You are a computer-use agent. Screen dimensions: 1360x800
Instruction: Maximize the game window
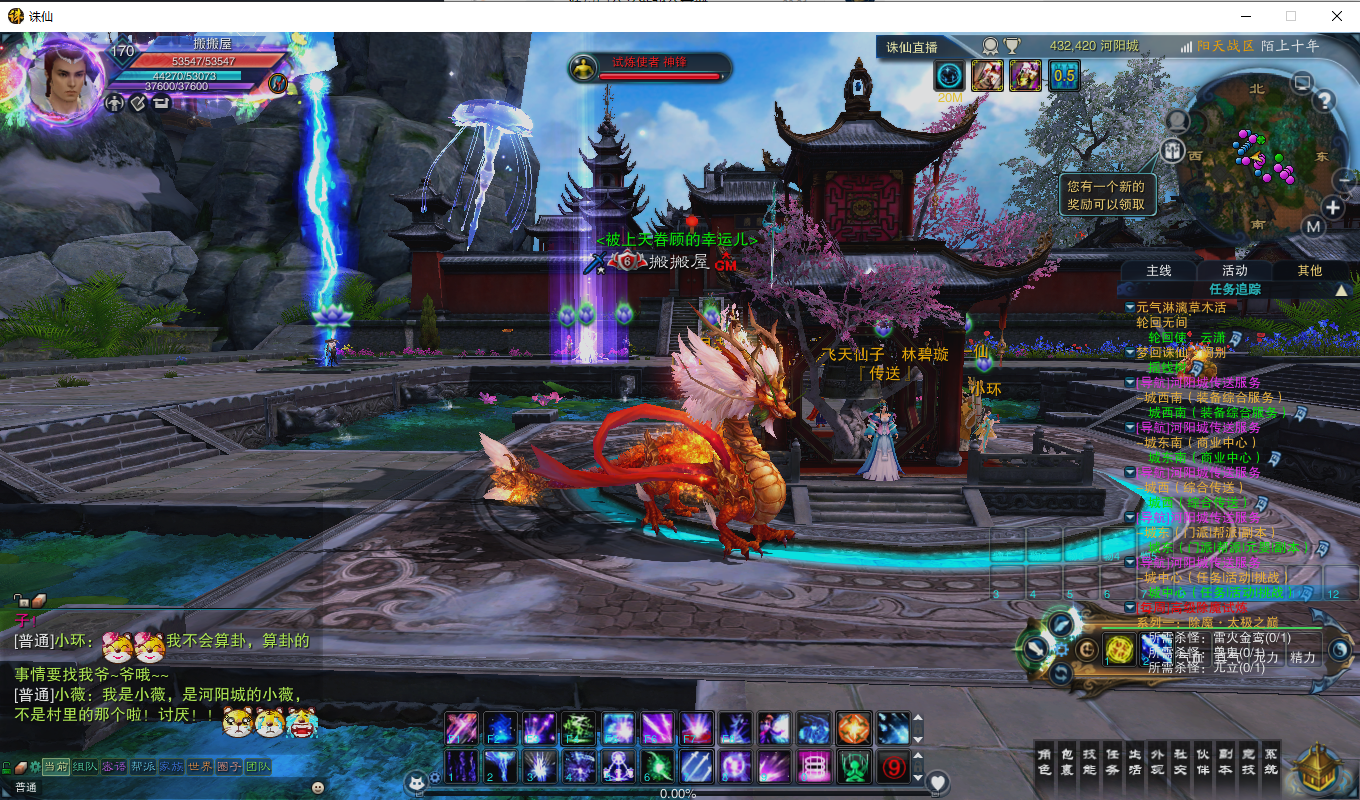(1291, 16)
